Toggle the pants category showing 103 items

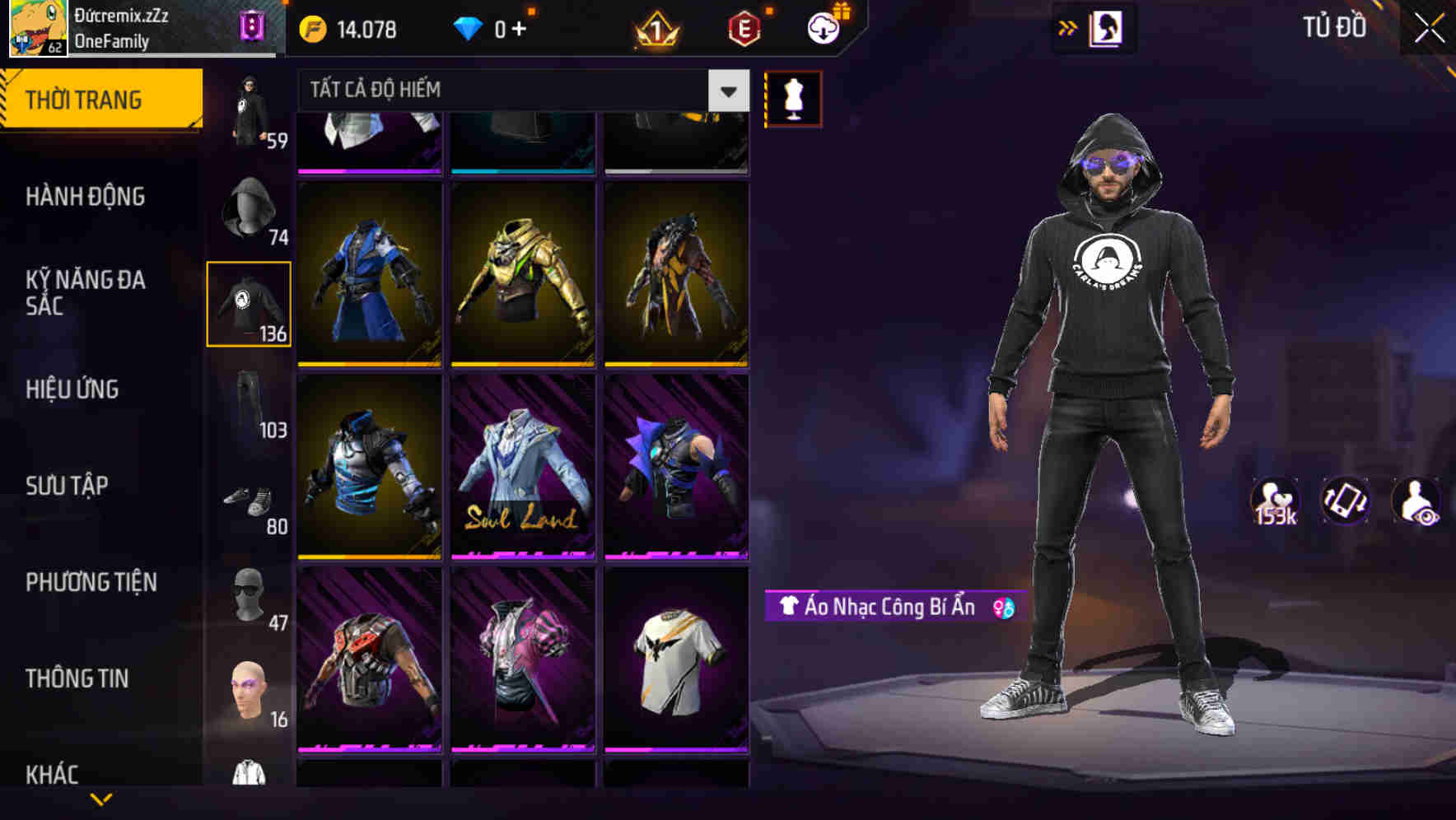click(x=247, y=402)
